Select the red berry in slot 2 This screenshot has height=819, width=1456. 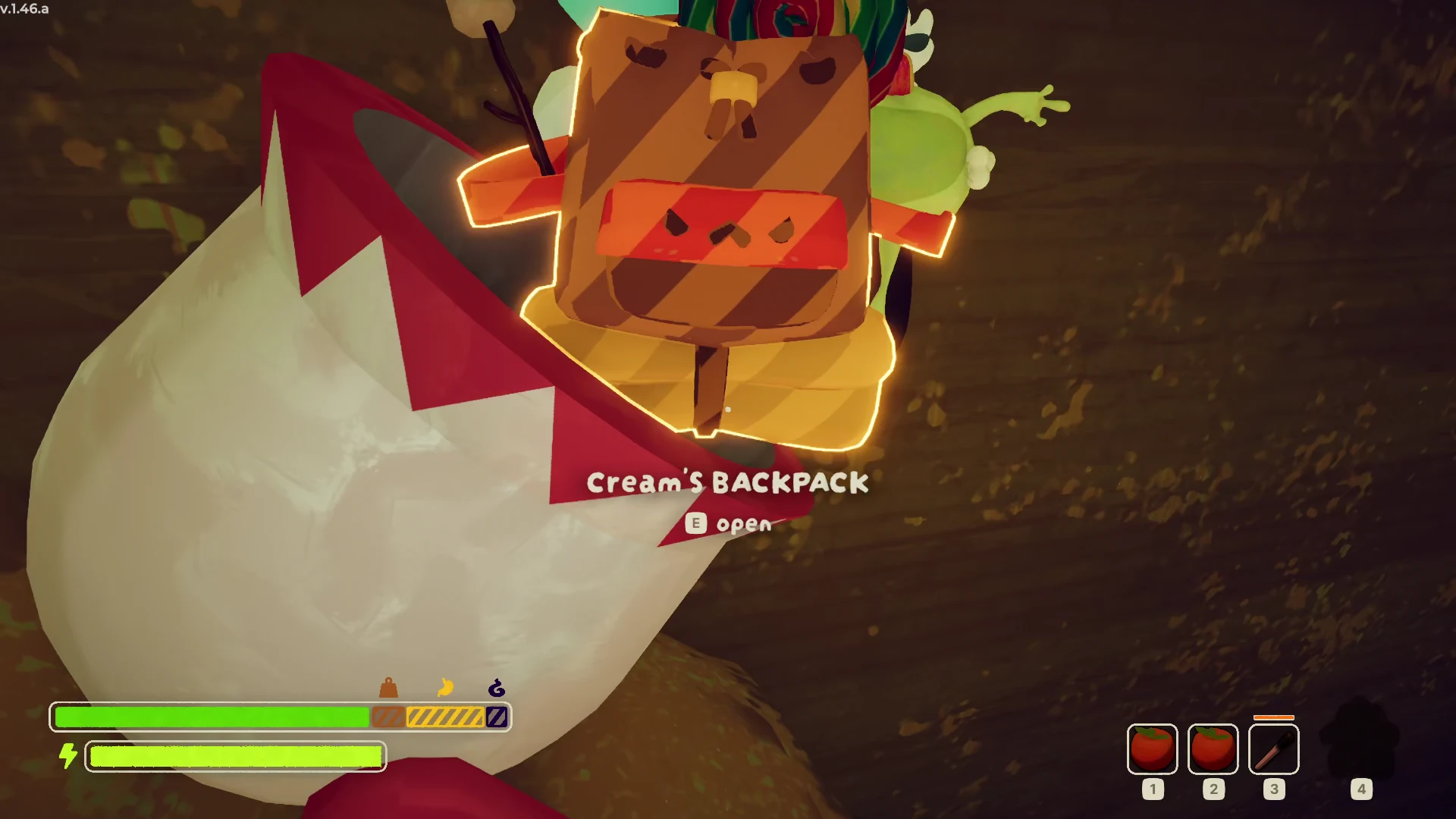point(1213,749)
